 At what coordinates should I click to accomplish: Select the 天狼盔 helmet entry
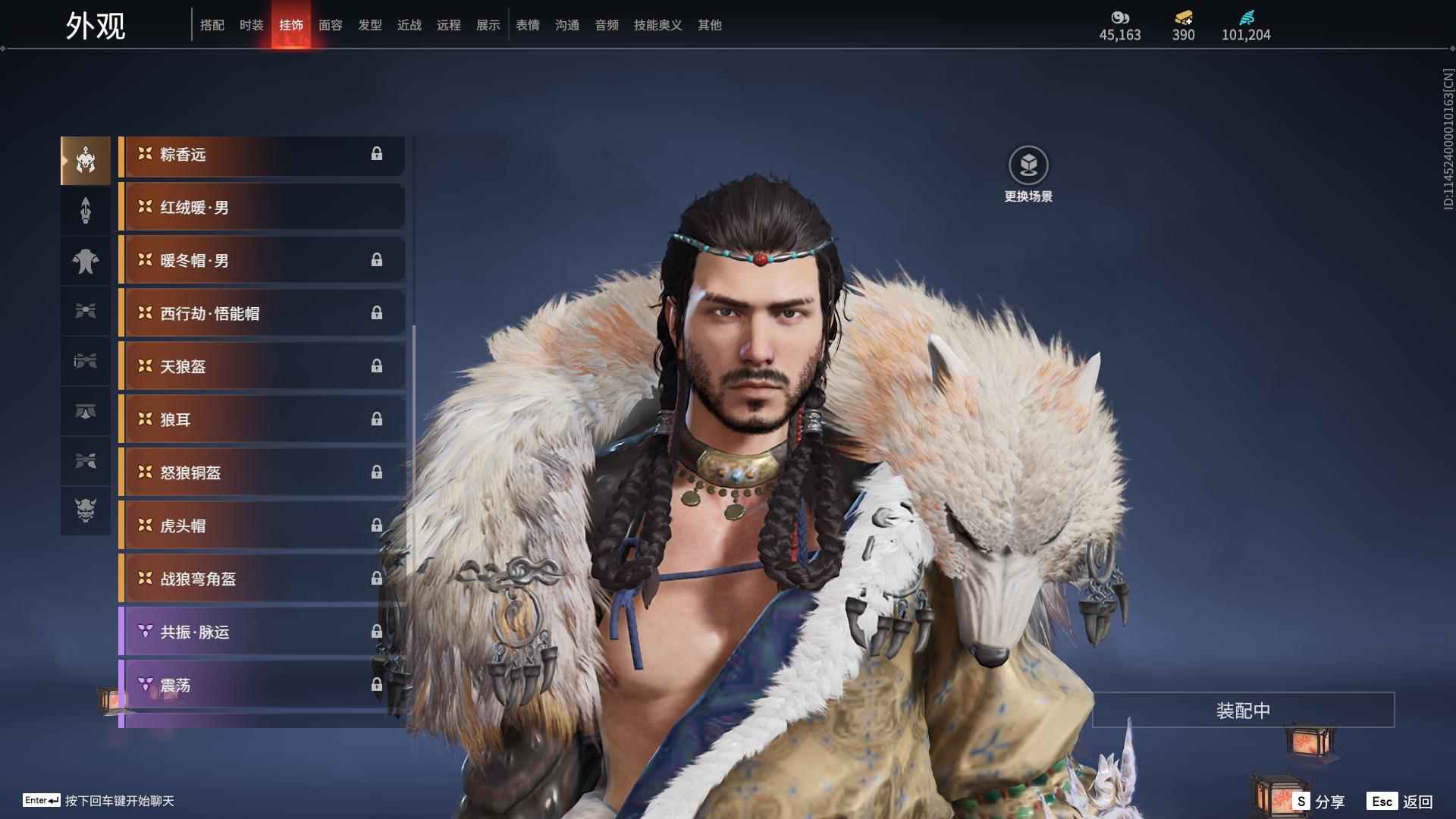(x=262, y=367)
